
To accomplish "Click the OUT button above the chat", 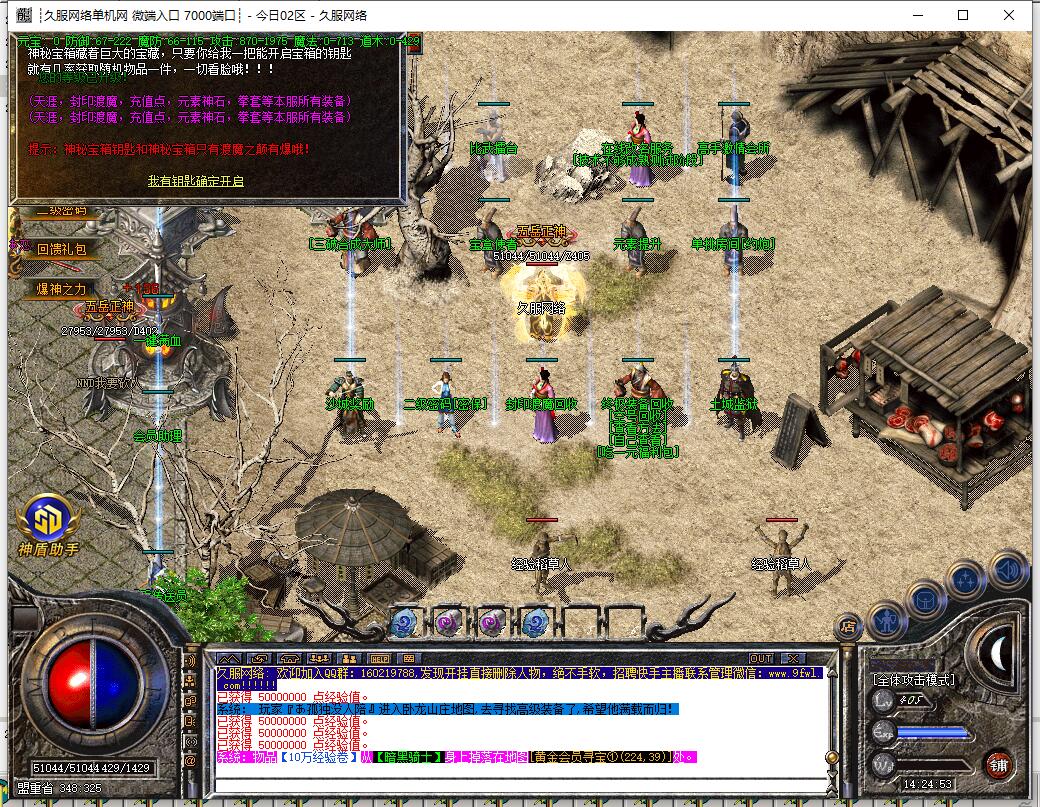I will click(x=761, y=658).
